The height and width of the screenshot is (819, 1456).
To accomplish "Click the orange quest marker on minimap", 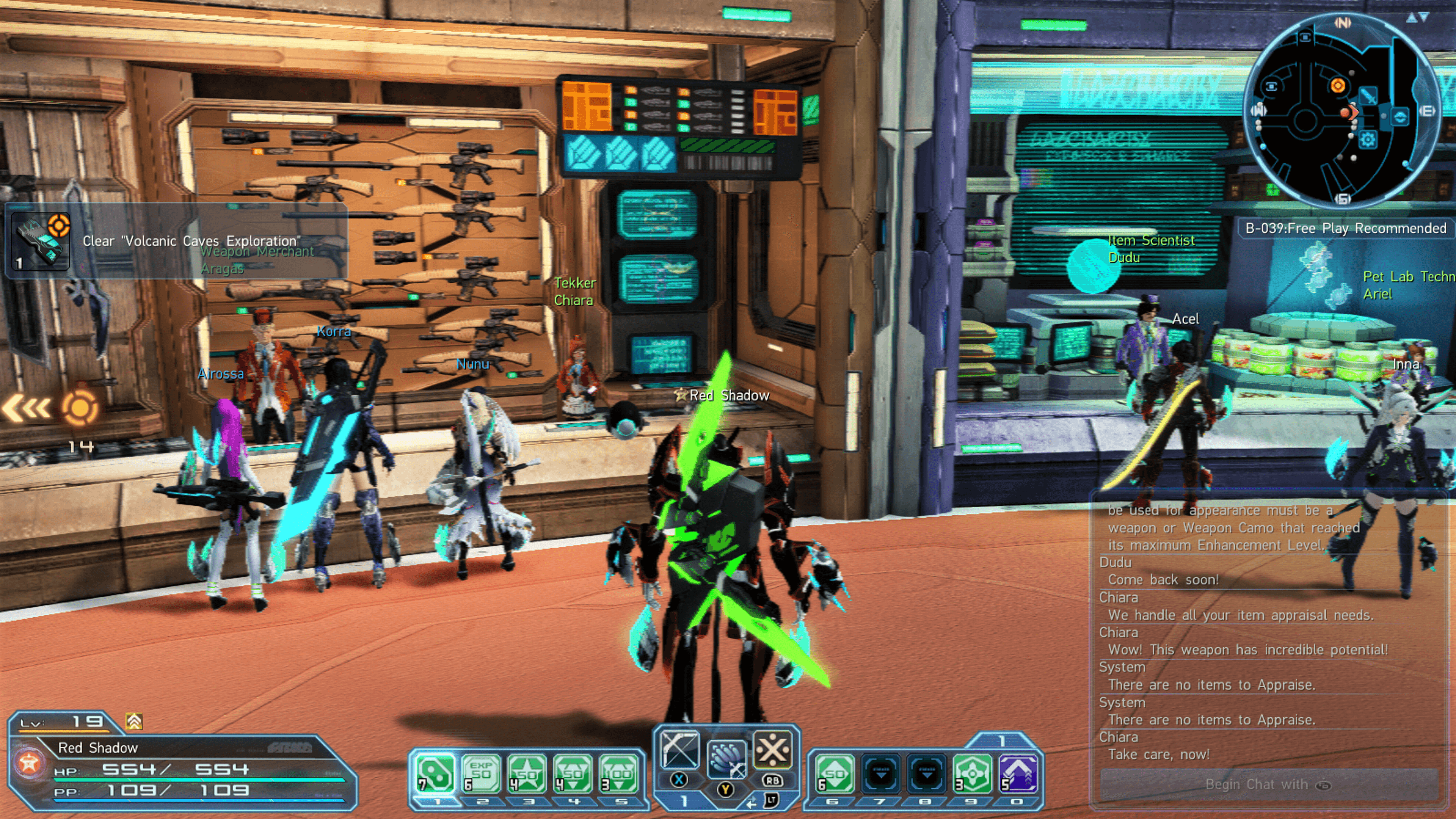I will click(1337, 85).
